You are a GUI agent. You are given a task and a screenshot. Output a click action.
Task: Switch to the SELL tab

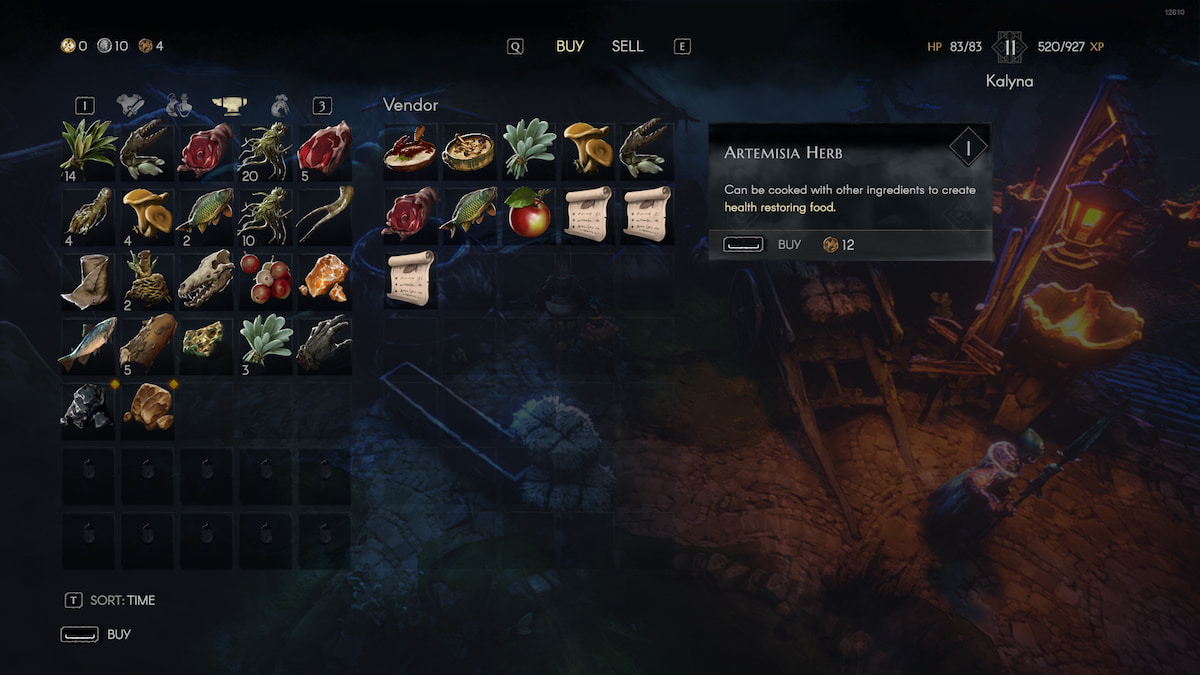pos(627,46)
